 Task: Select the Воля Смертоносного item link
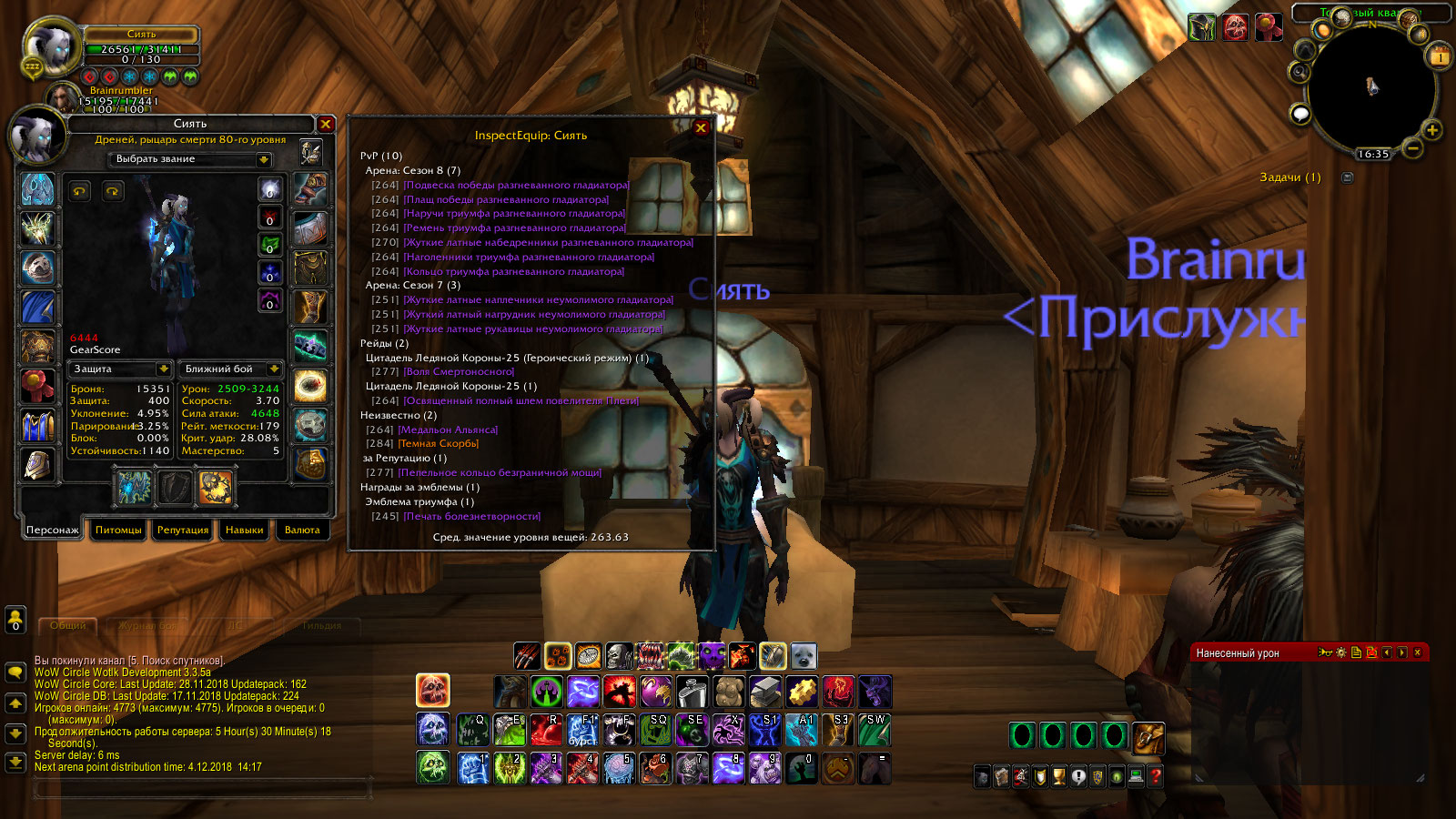tap(459, 372)
